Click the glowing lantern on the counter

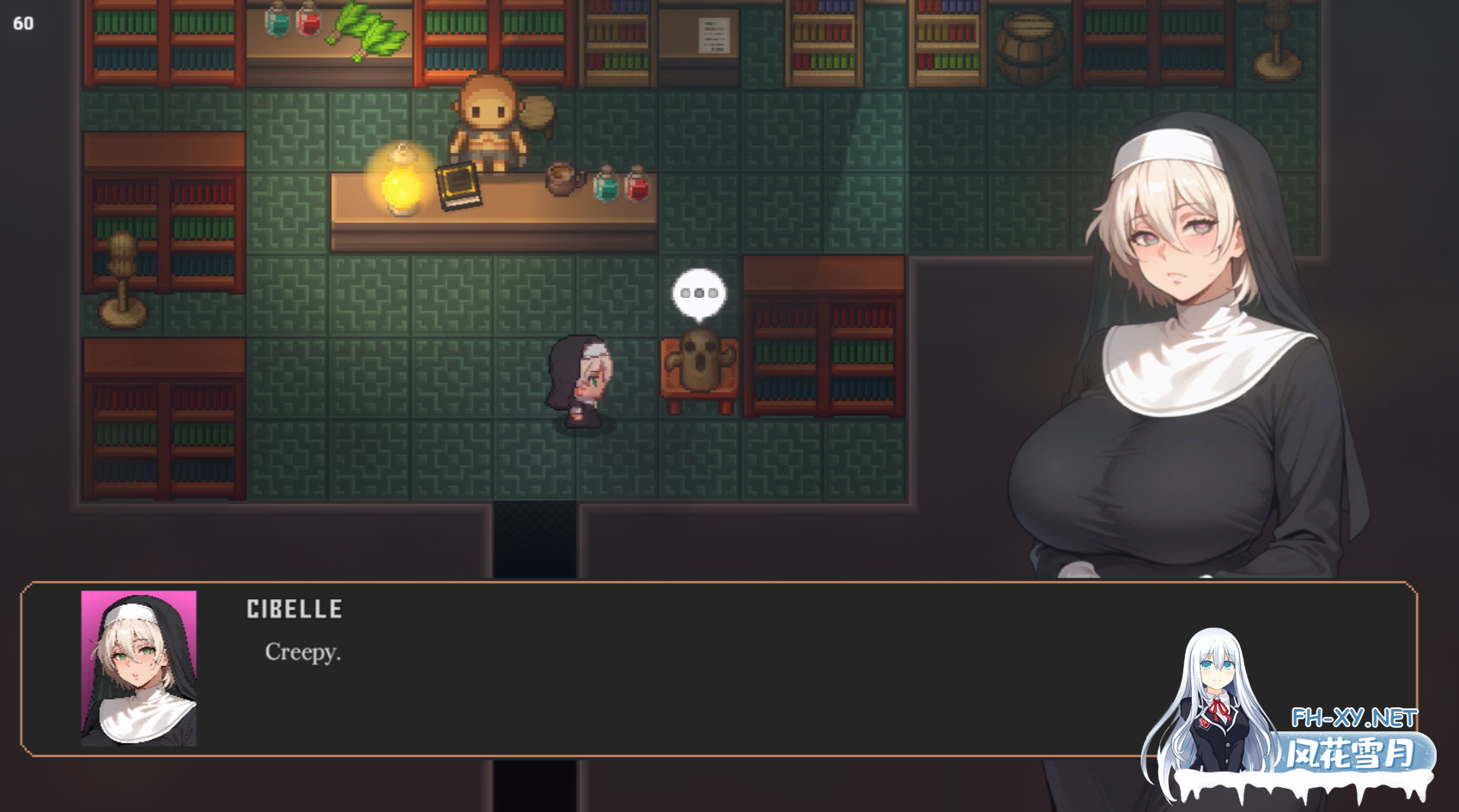pyautogui.click(x=400, y=183)
